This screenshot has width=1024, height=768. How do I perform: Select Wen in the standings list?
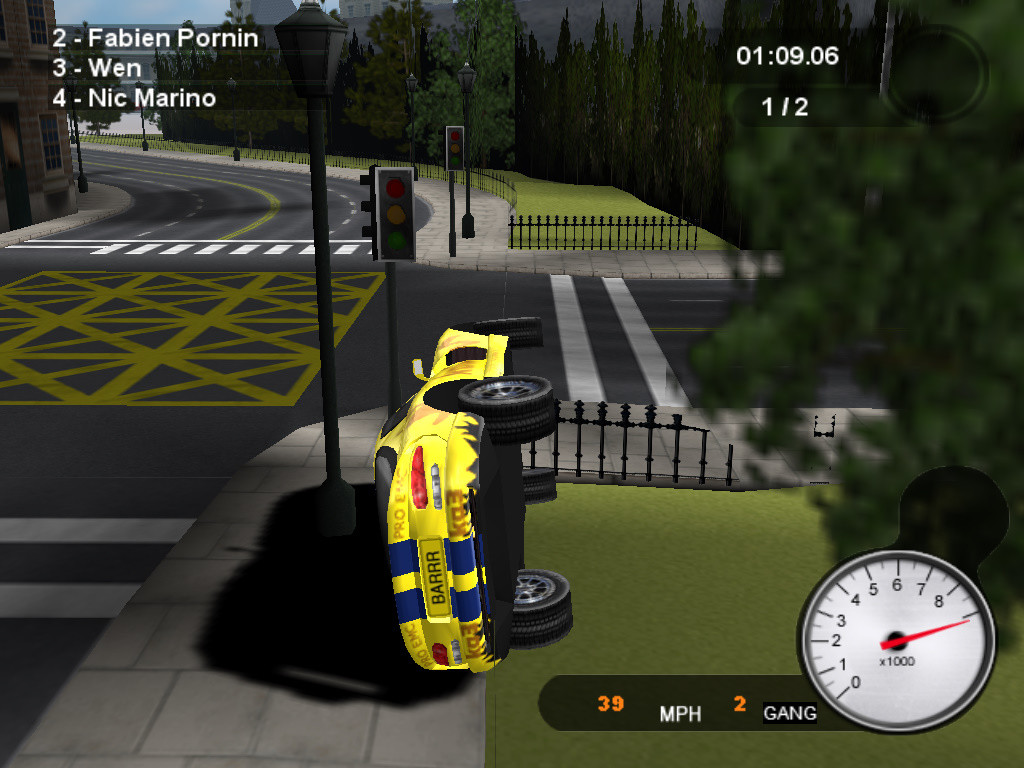coord(97,69)
